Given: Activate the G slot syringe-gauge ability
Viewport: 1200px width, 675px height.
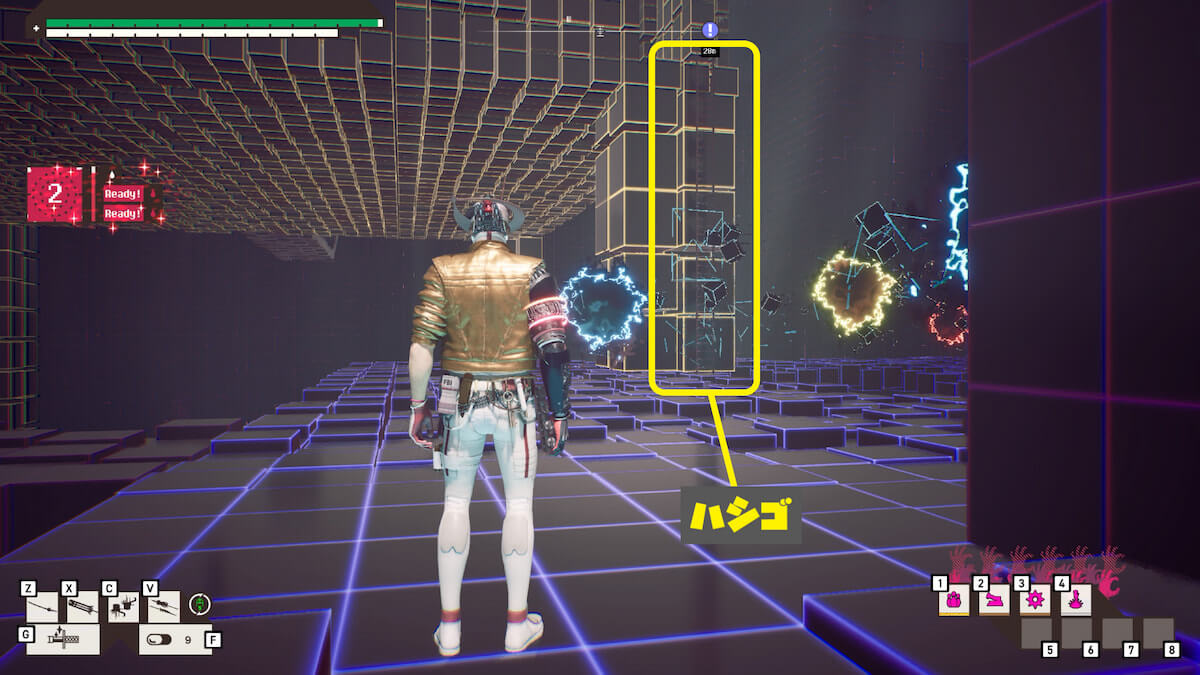Looking at the screenshot, I should [62, 640].
